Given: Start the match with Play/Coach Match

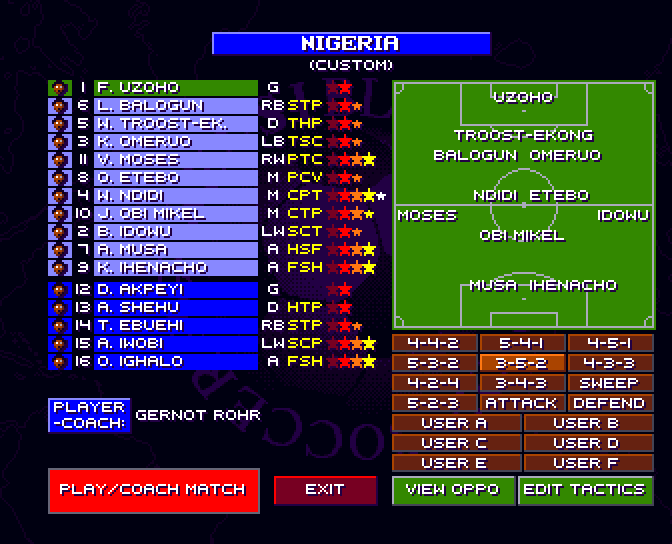Looking at the screenshot, I should coord(152,489).
